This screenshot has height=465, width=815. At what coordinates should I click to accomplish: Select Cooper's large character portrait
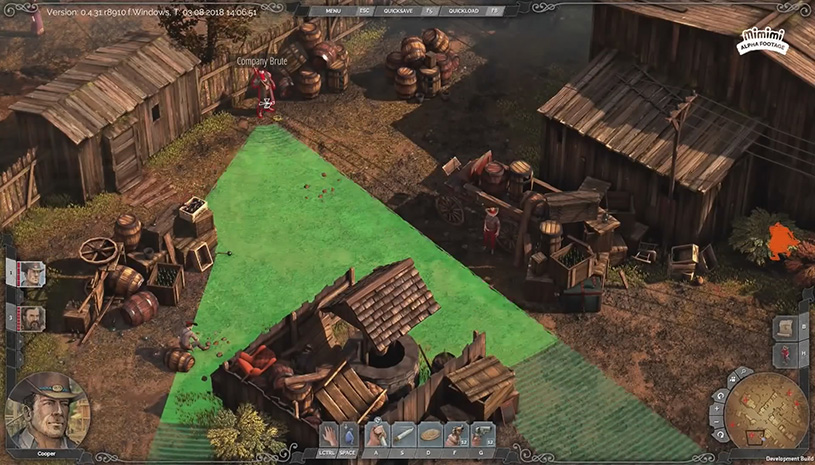(x=48, y=408)
